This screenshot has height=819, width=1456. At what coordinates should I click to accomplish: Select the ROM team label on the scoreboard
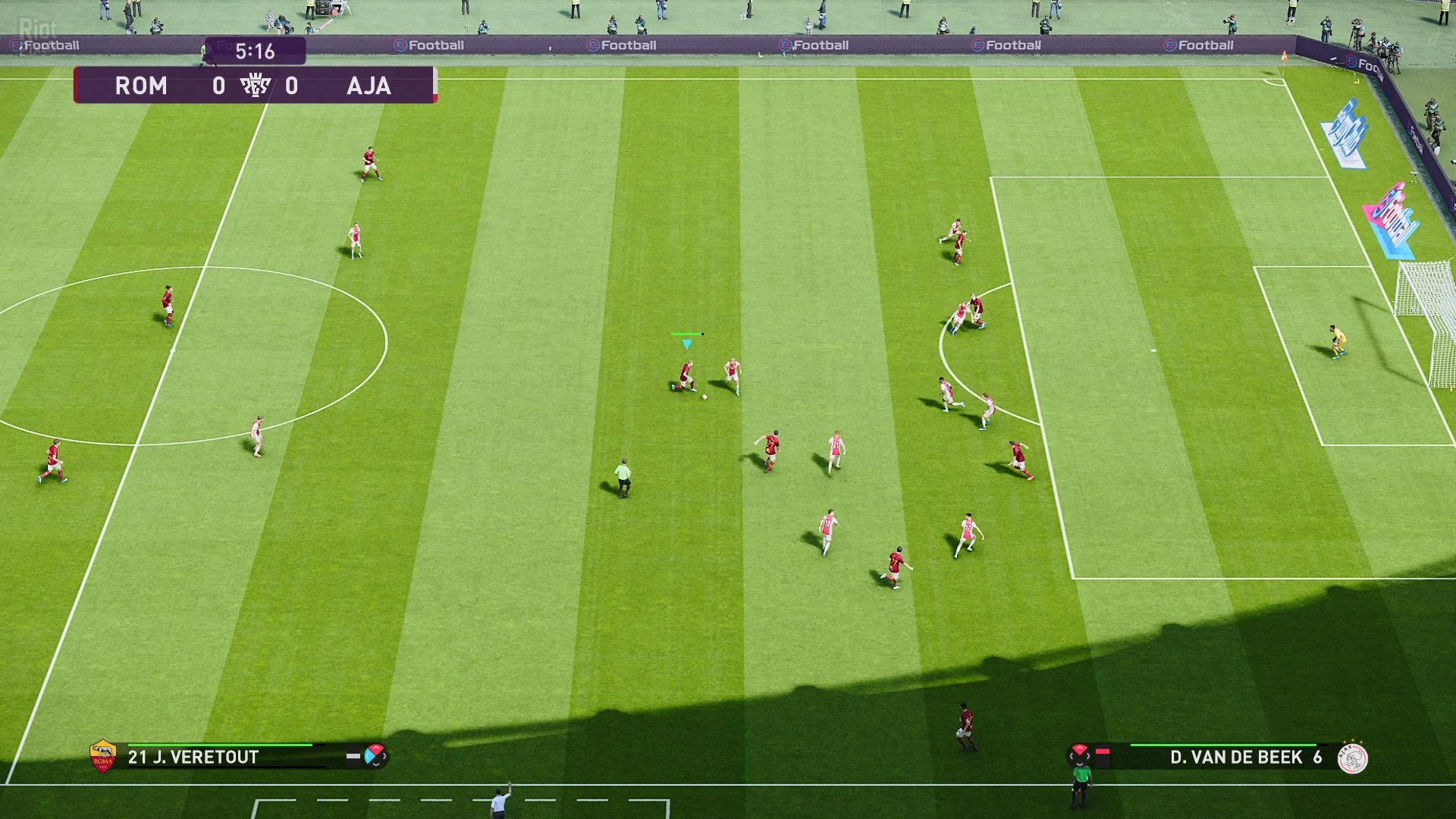143,86
